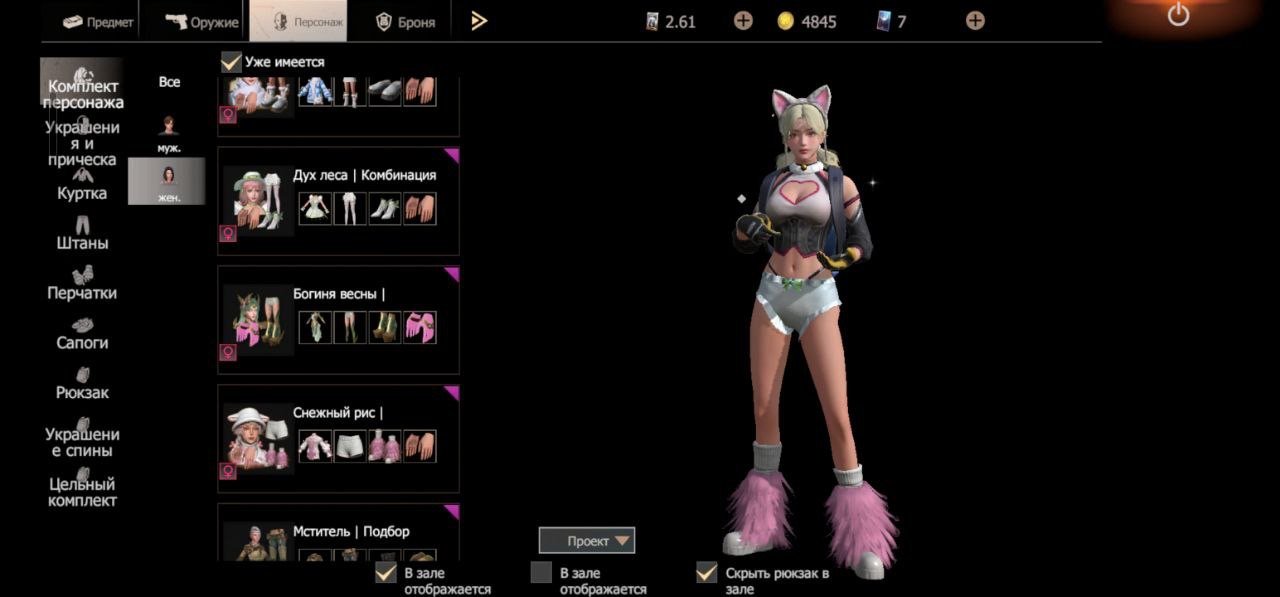Filter by муж. characters
1280x597 pixels.
pyautogui.click(x=169, y=133)
